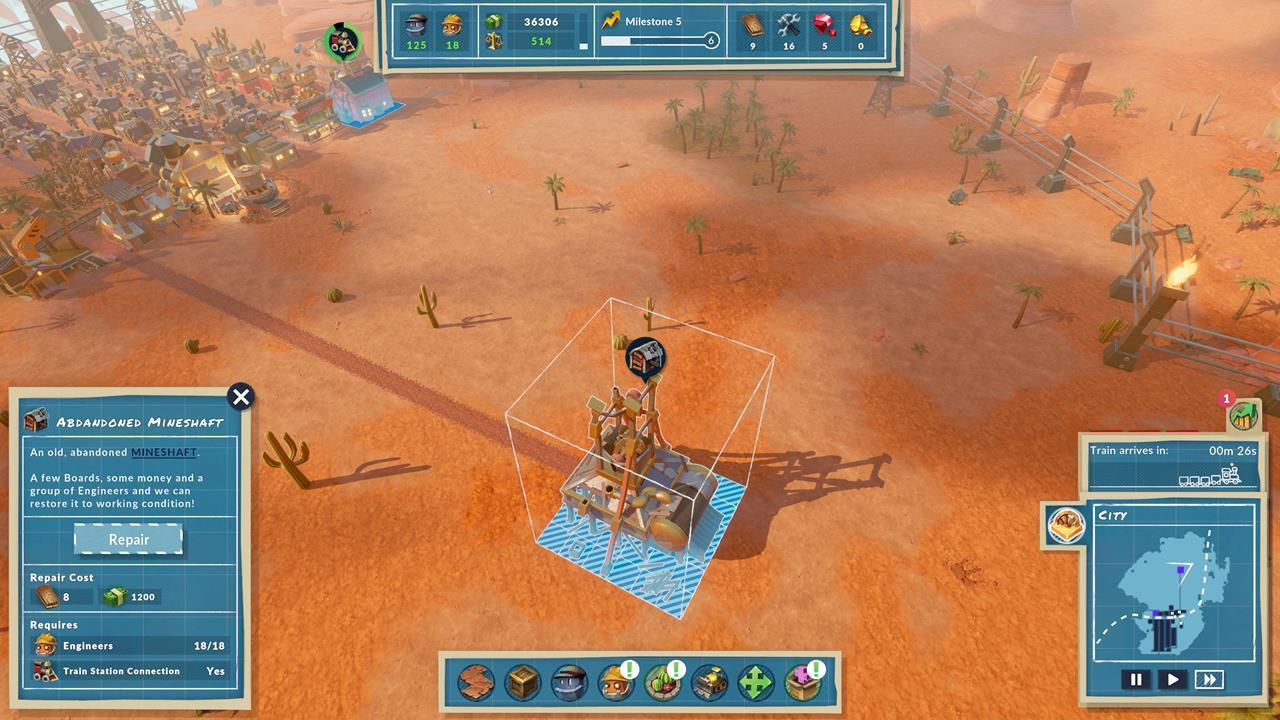Open the miner robot menu

(x=570, y=681)
